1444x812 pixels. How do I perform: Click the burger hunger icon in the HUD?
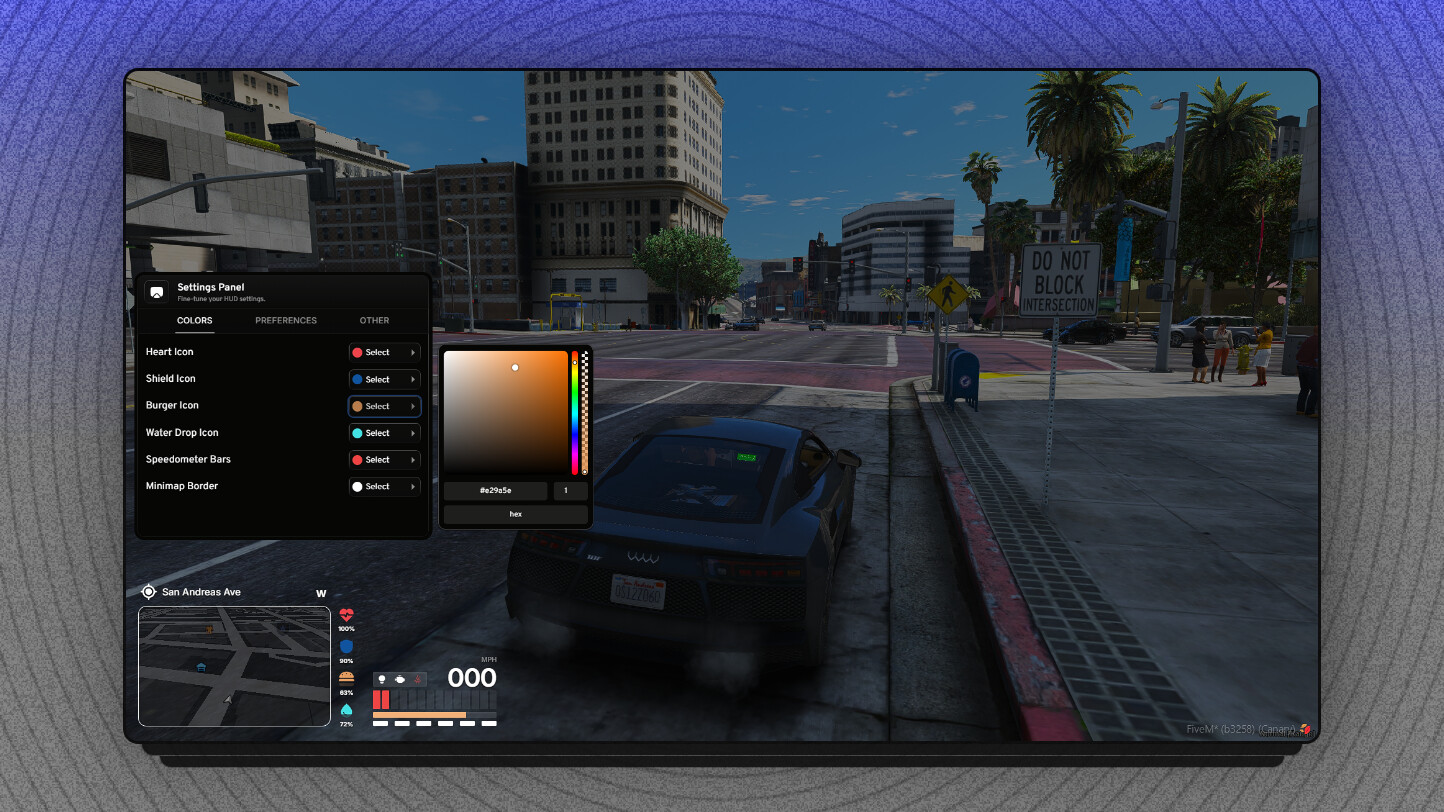point(347,677)
